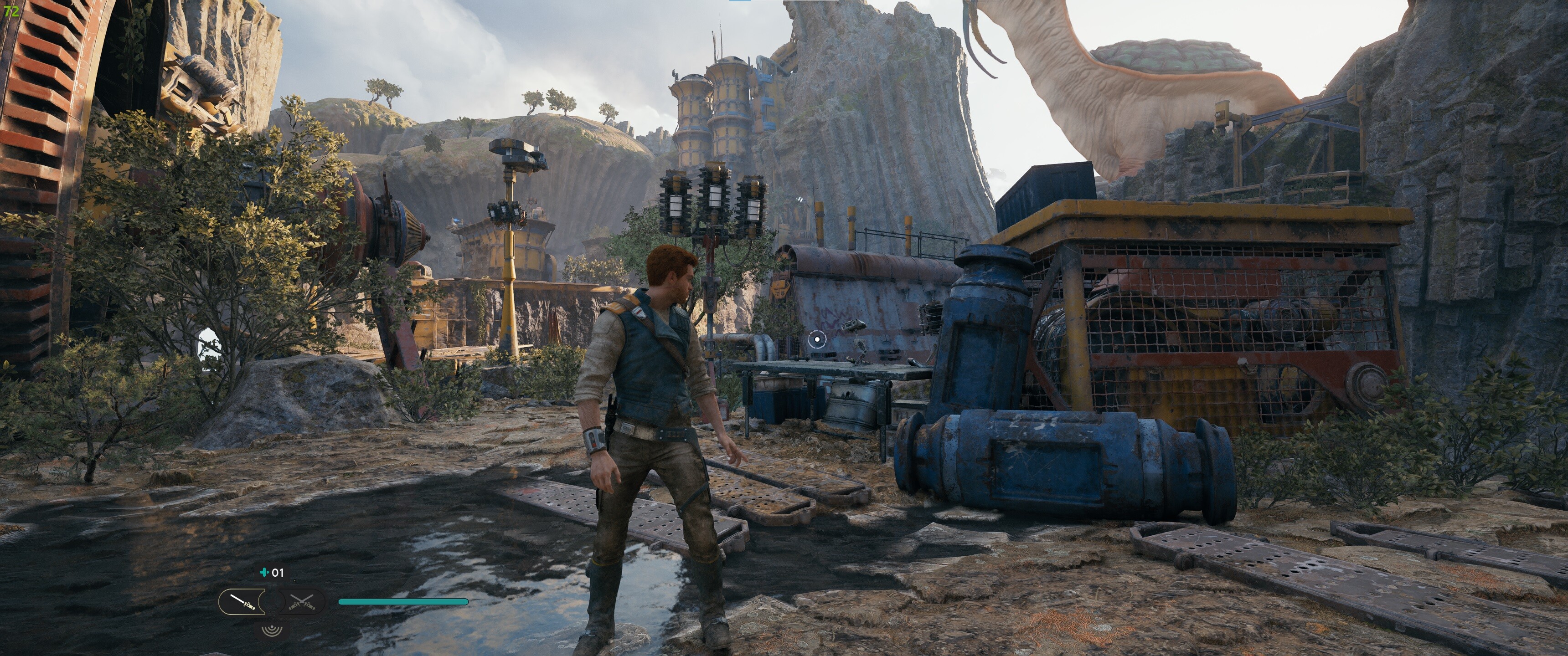Use the green stim canister icon
1568x656 pixels.
263,573
